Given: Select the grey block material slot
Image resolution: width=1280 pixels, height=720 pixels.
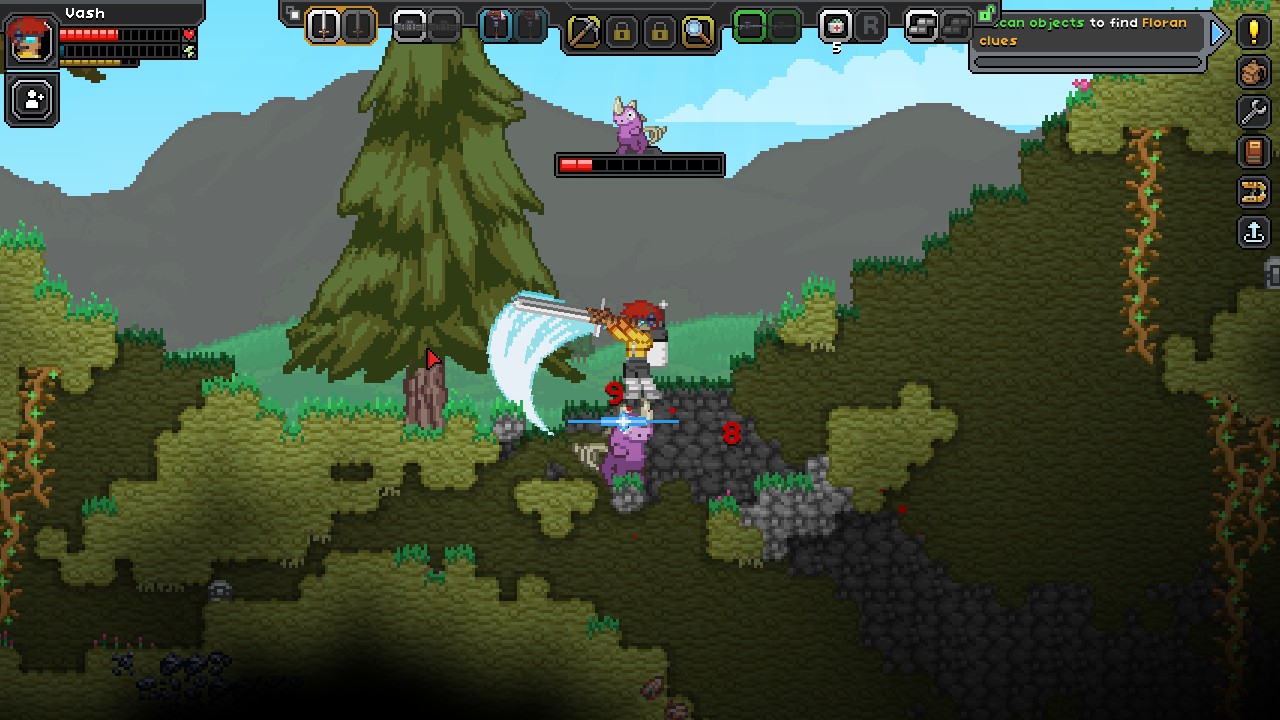Looking at the screenshot, I should (x=922, y=26).
